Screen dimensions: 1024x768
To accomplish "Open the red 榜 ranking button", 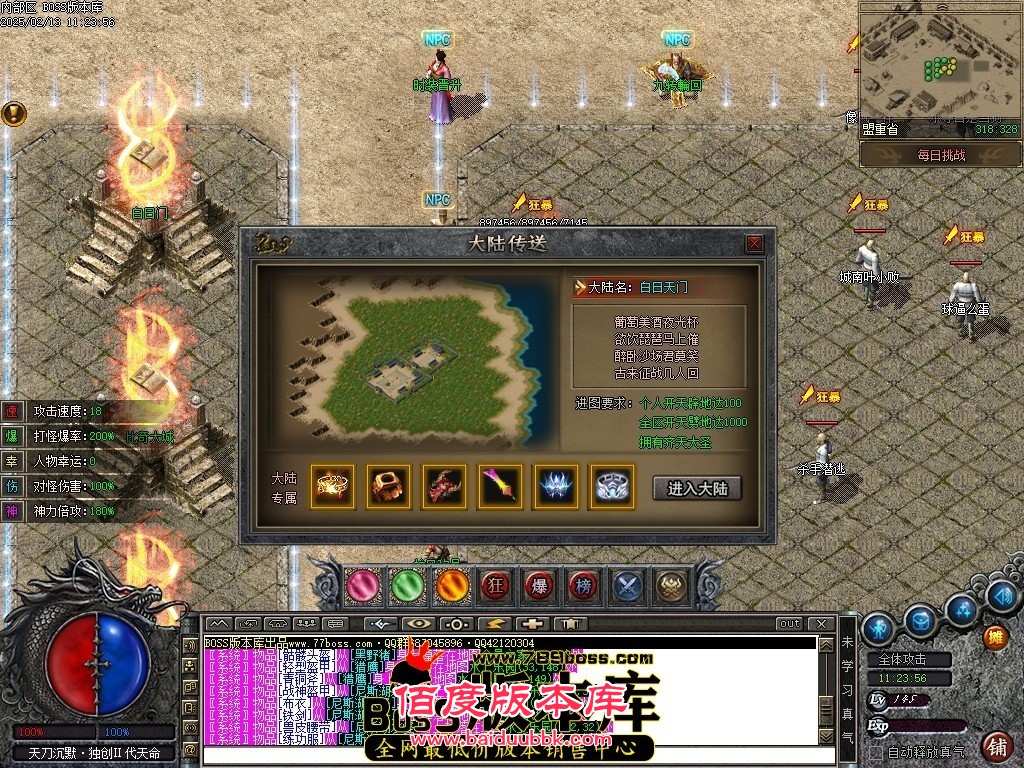I will pyautogui.click(x=583, y=586).
